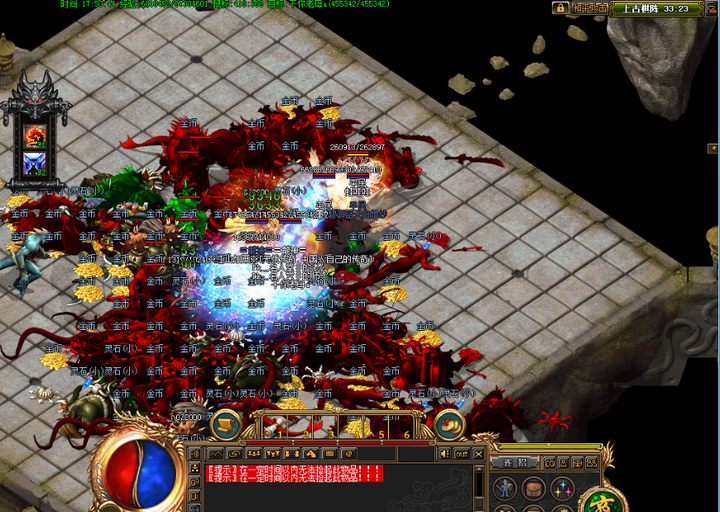720x512 pixels.
Task: Open the bag icon in bottom panel
Action: (x=534, y=489)
